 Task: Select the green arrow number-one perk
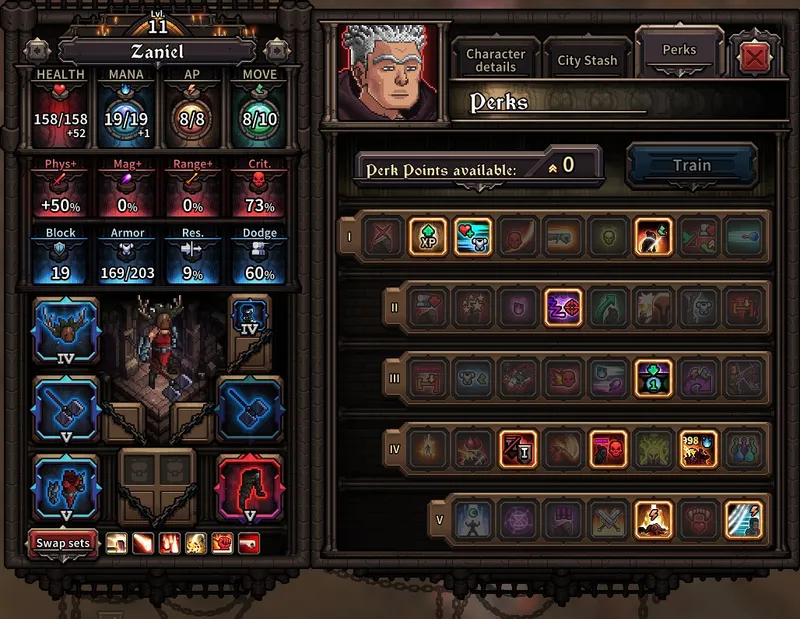654,378
